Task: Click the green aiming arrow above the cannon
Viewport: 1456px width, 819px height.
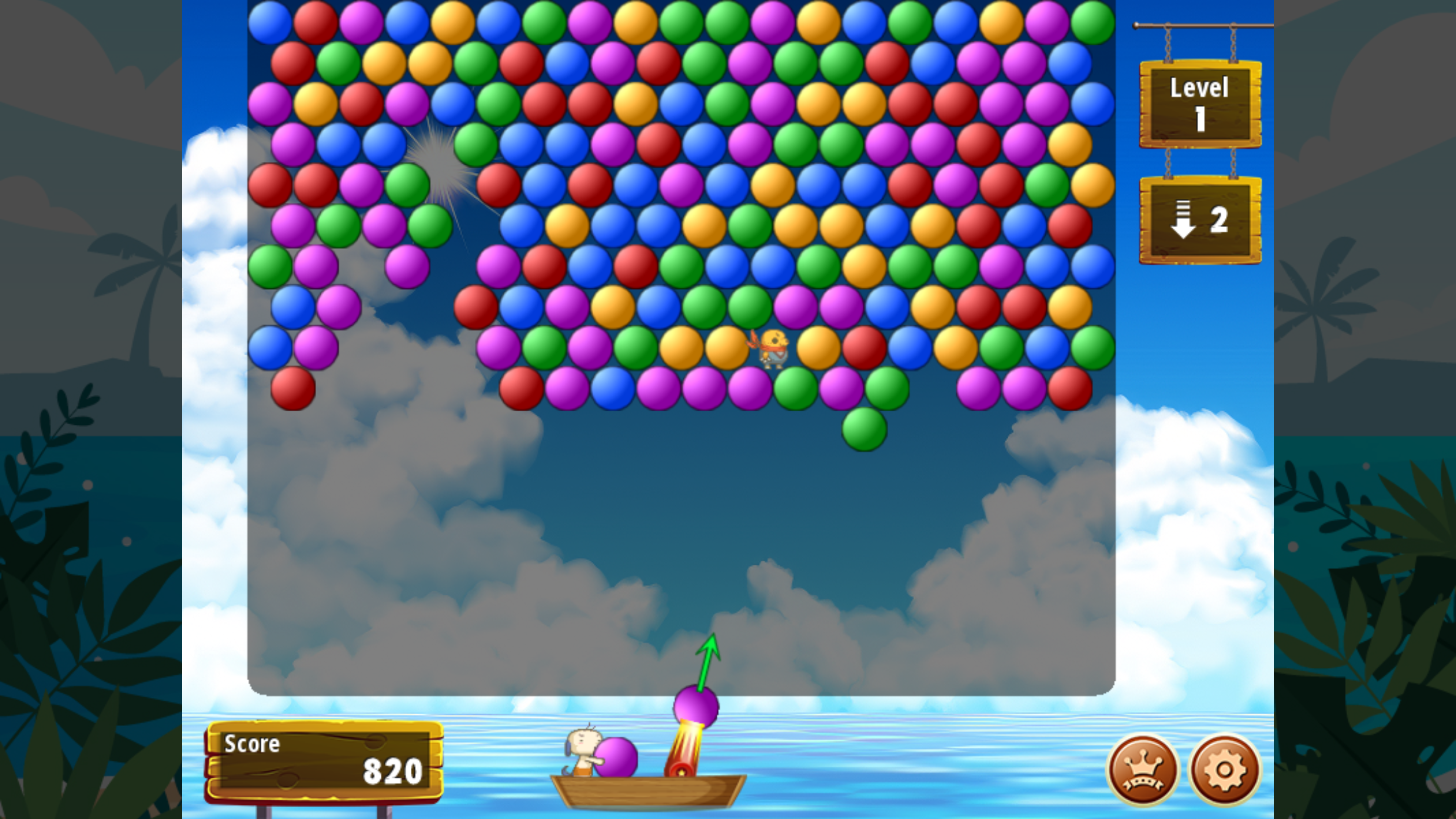Action: point(709,659)
